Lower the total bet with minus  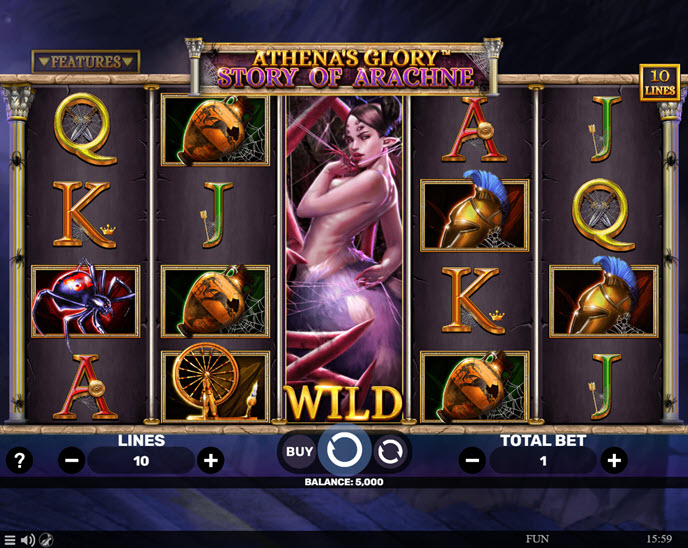pos(473,461)
